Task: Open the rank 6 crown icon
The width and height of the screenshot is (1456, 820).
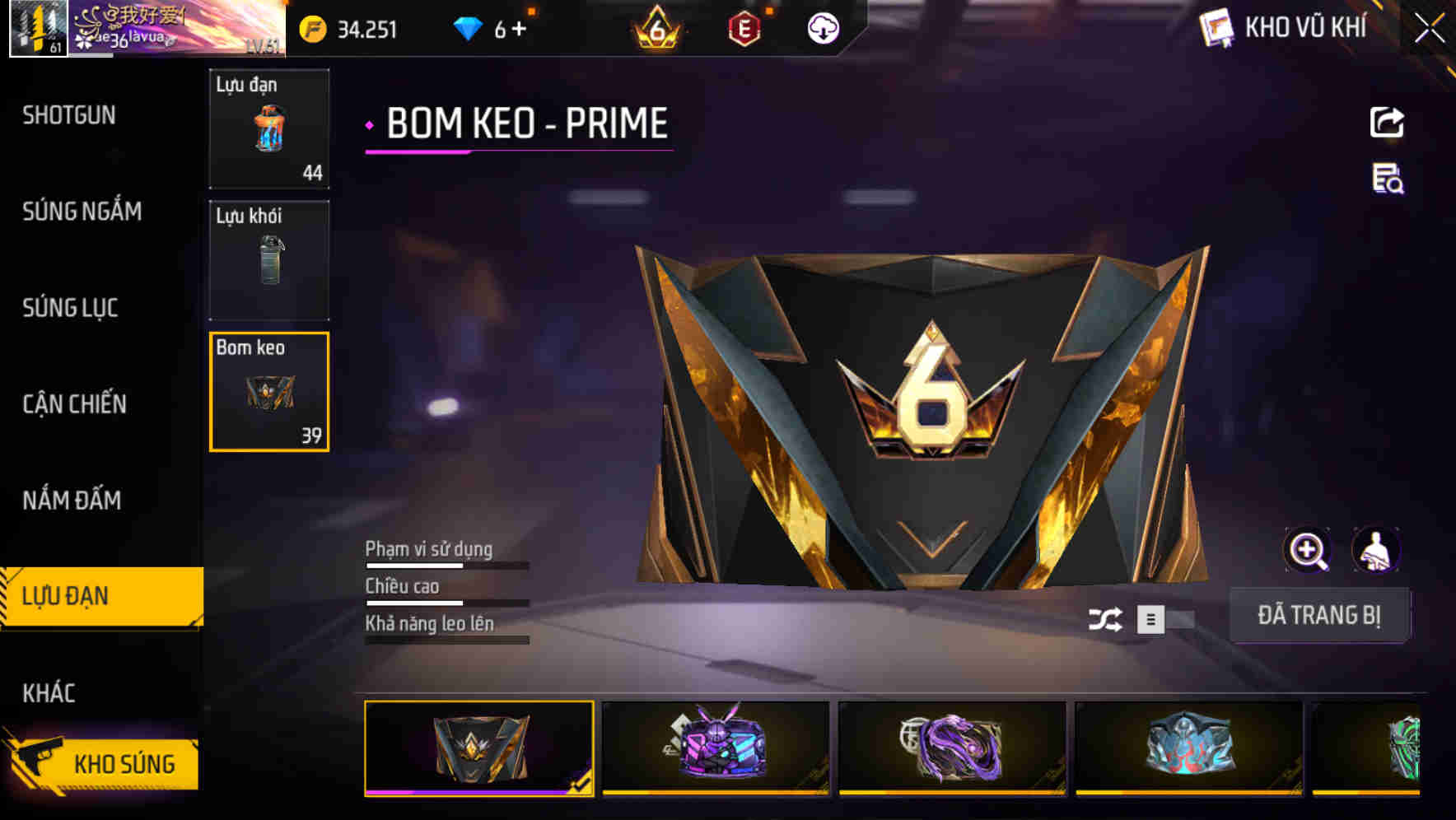Action: coord(655,27)
